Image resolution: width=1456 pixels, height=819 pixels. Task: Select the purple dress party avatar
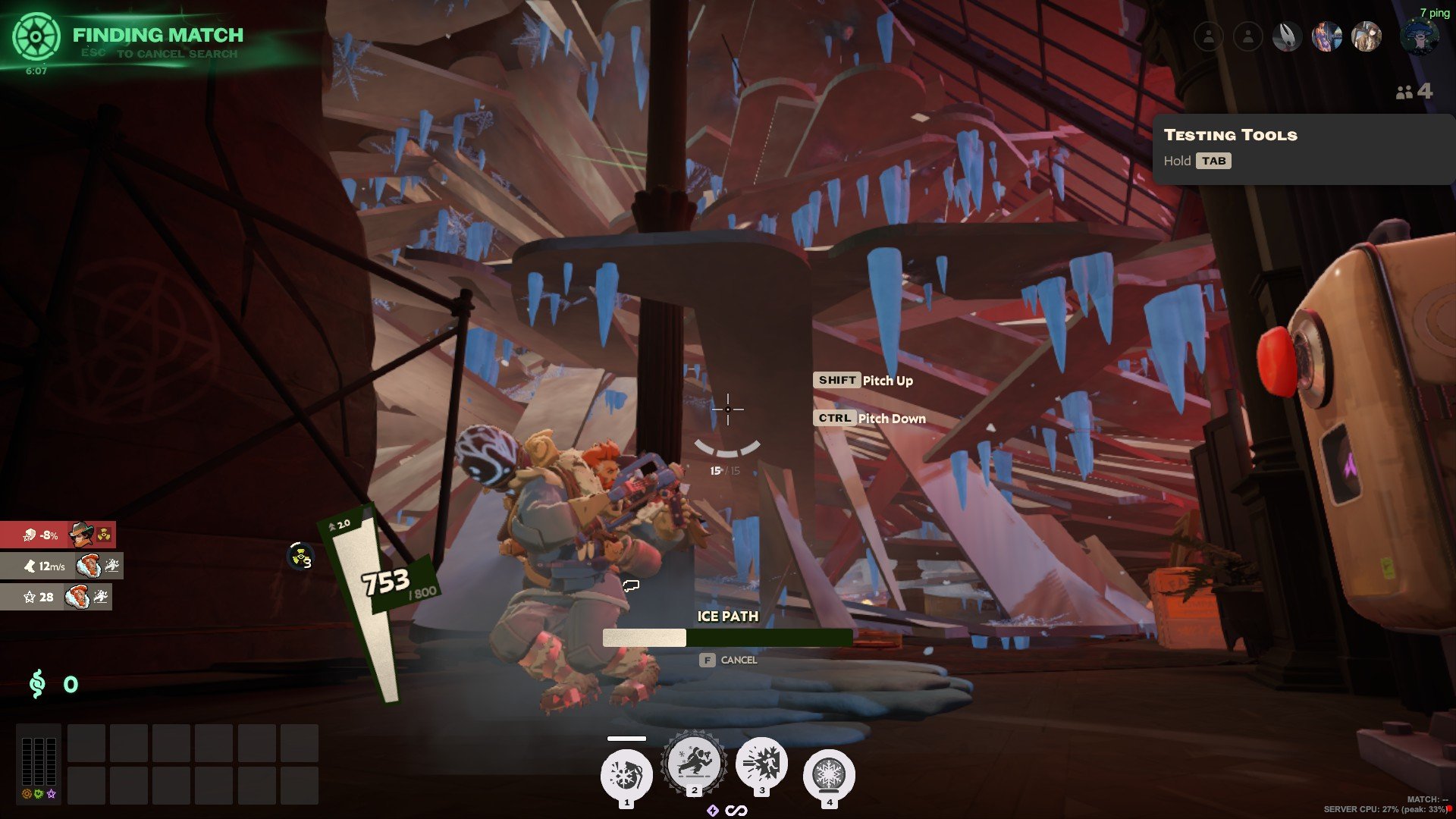(x=1326, y=36)
